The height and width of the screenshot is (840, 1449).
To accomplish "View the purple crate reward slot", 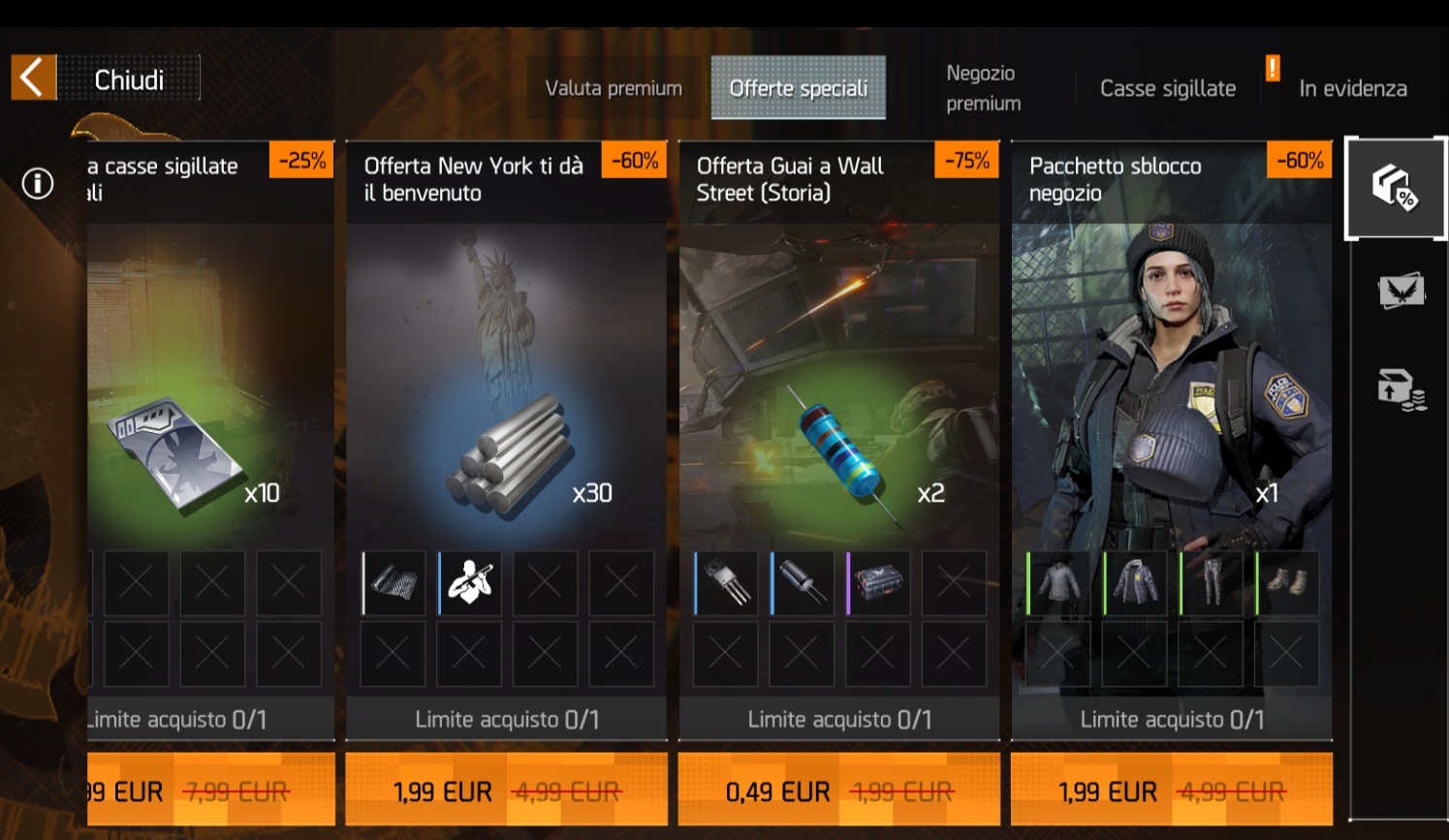I will (x=878, y=583).
